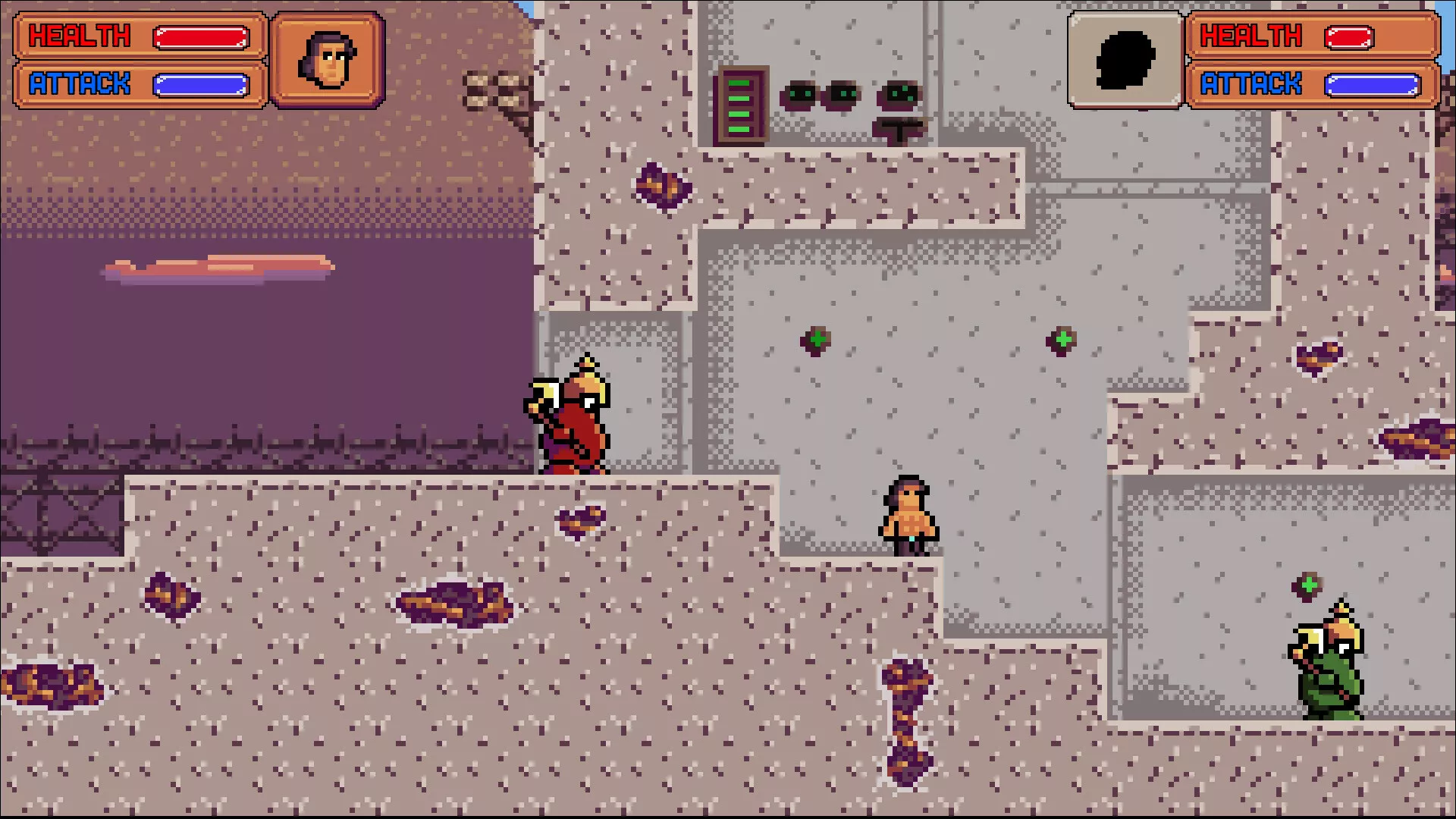Select the right HEALTH label
1456x819 pixels.
coord(1251,35)
